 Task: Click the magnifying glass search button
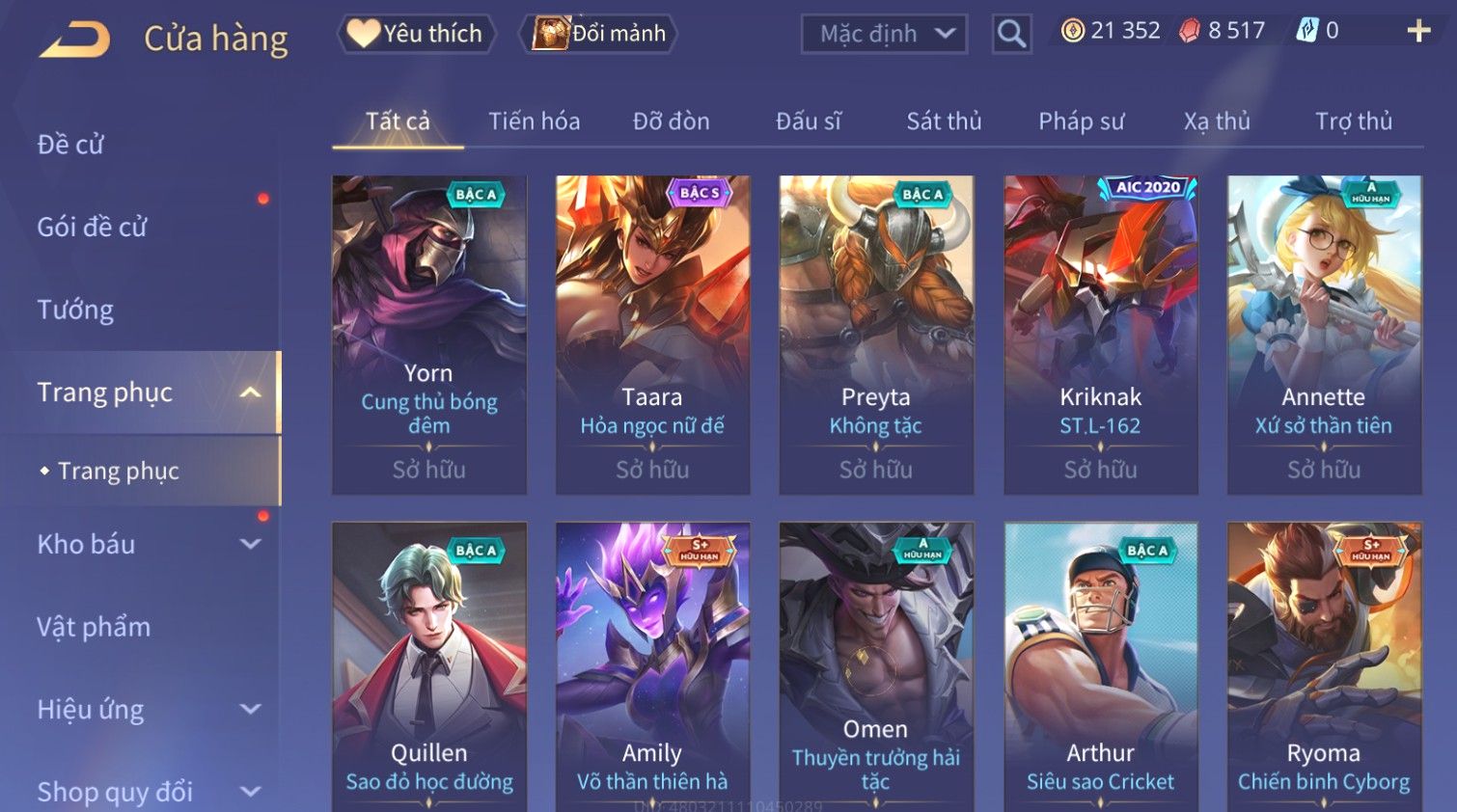(x=1011, y=34)
